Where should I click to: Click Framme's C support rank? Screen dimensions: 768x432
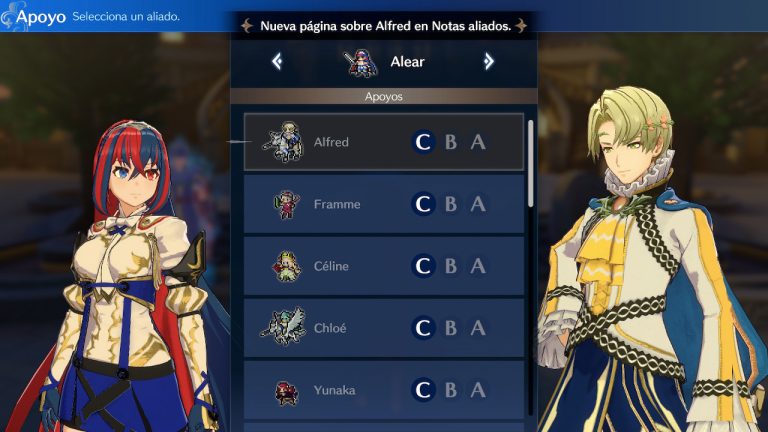tap(423, 204)
